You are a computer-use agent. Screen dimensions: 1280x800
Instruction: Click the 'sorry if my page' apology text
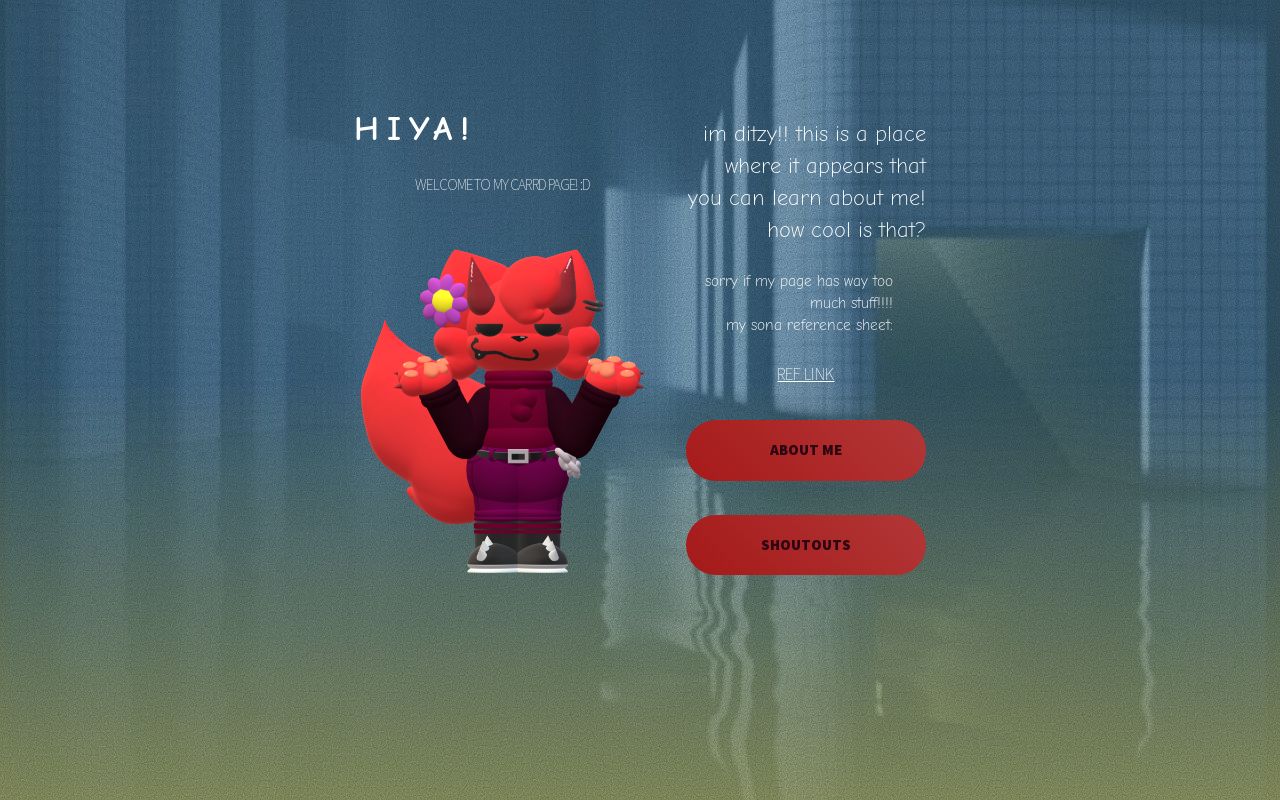click(799, 281)
